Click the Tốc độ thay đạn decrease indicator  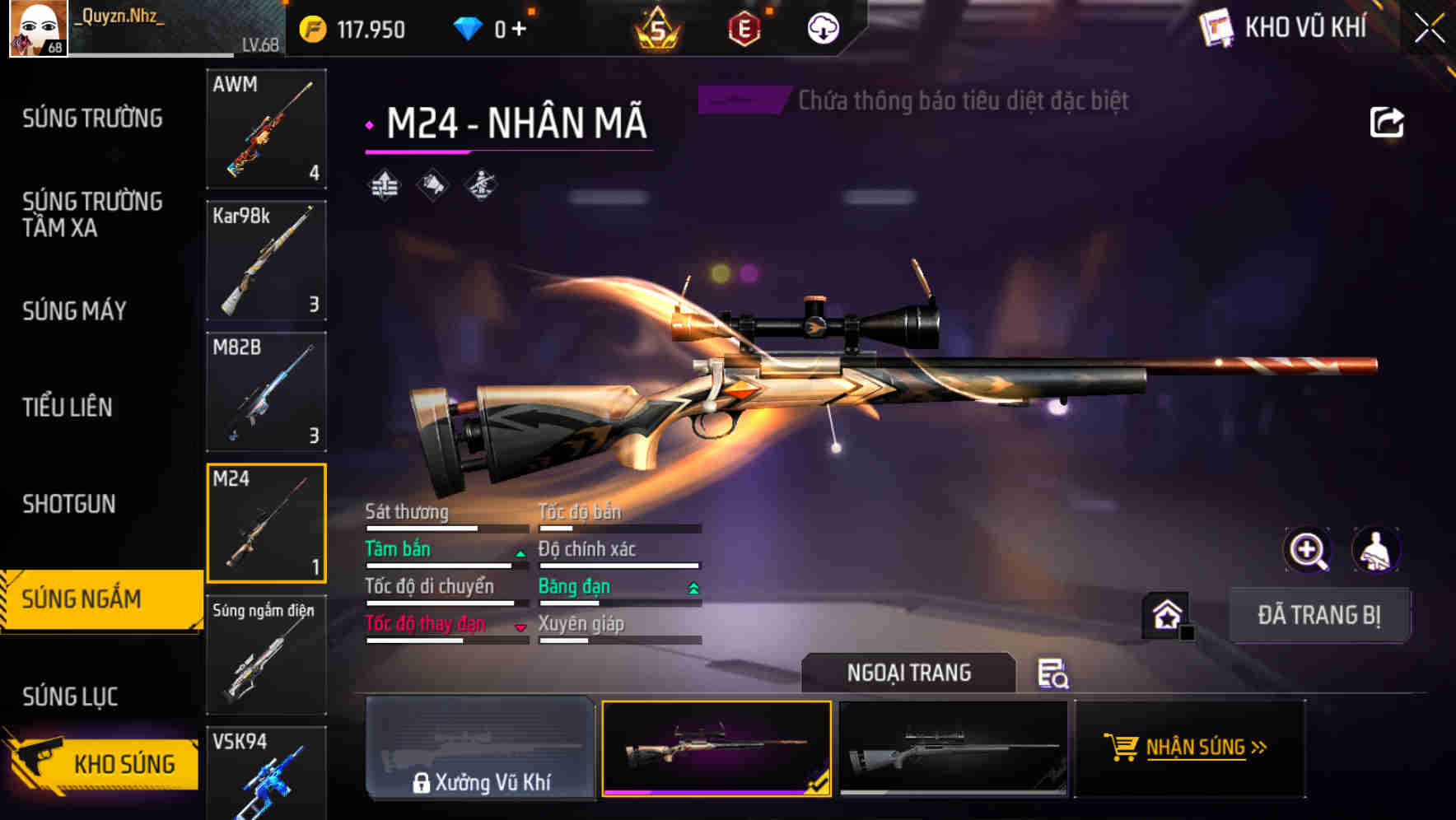pos(520,627)
